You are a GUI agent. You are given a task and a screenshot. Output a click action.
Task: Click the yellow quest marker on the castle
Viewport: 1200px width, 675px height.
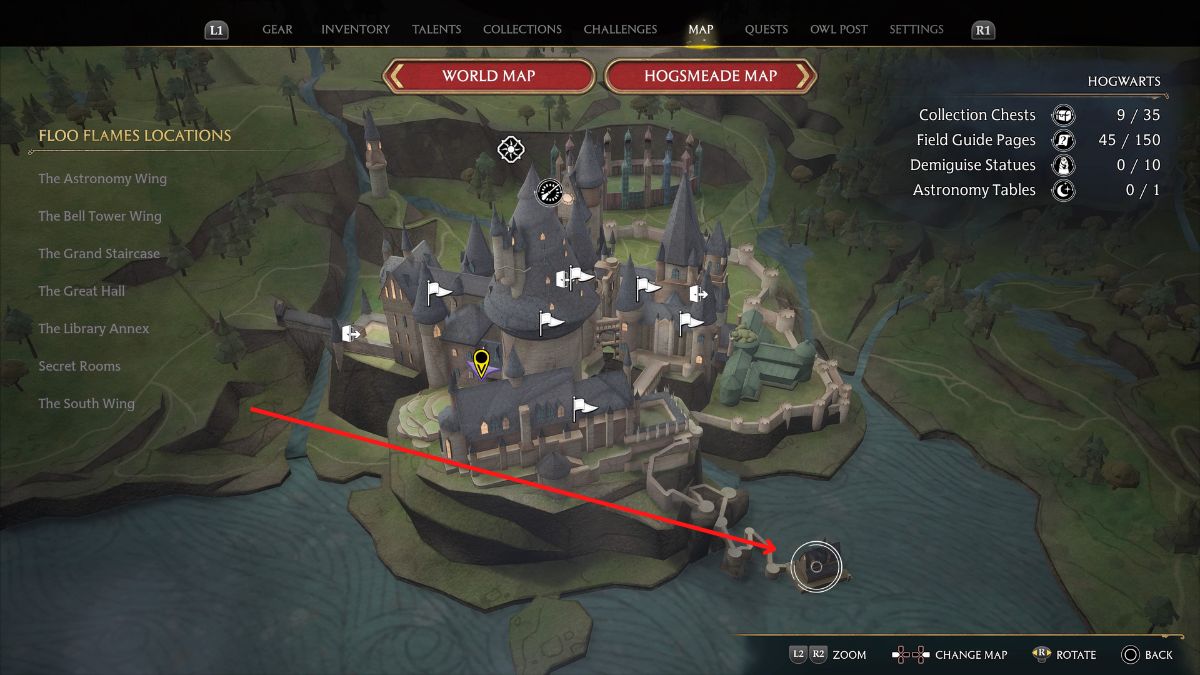point(481,360)
